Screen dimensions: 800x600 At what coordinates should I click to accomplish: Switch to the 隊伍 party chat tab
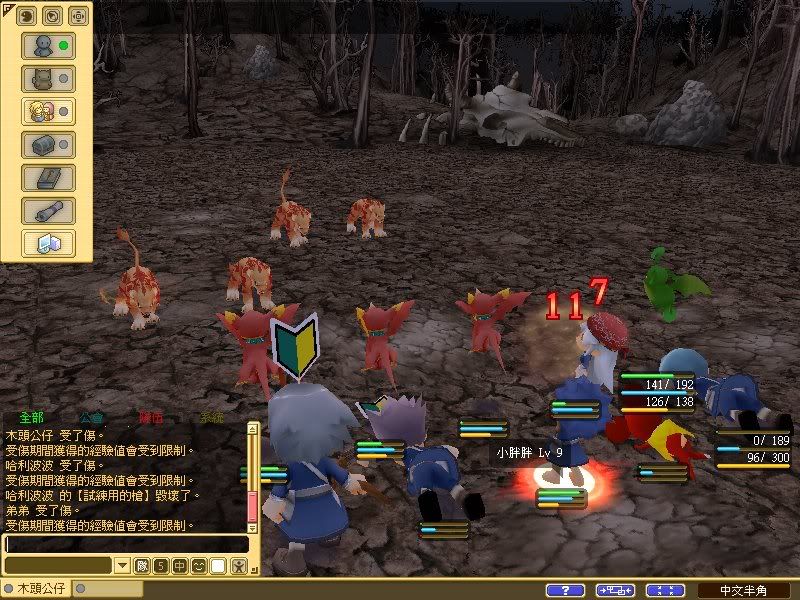click(x=151, y=418)
